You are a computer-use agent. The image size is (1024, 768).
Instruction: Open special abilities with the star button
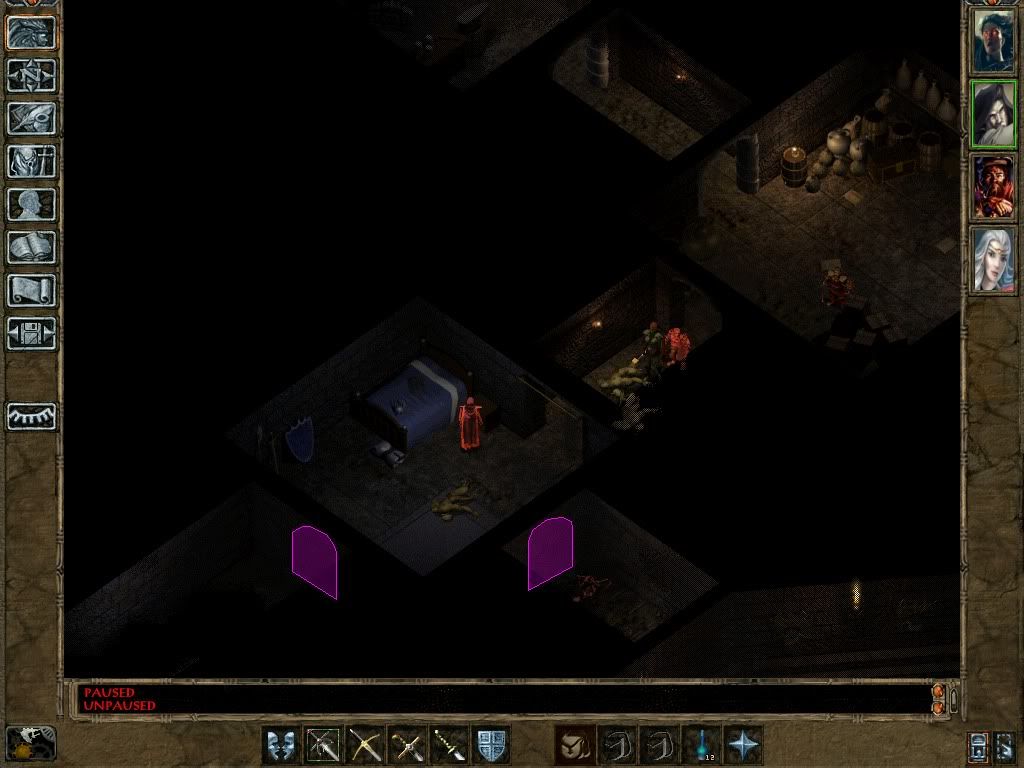744,745
